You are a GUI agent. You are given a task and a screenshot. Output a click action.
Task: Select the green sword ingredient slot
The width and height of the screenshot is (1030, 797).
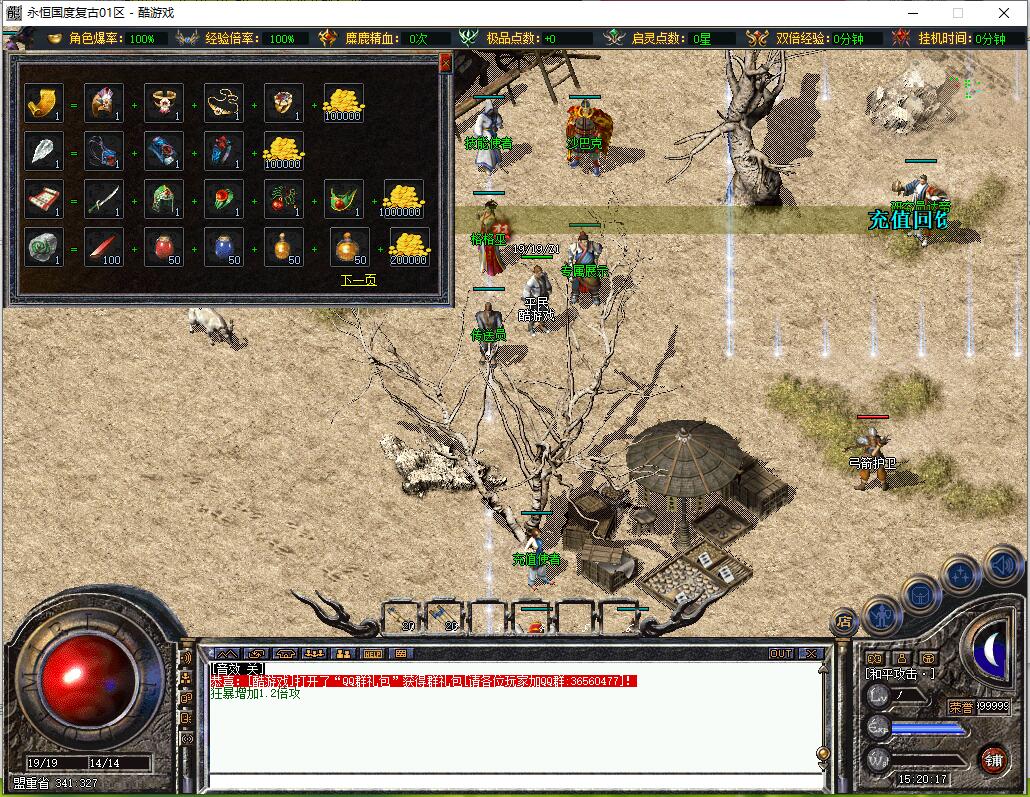point(104,199)
